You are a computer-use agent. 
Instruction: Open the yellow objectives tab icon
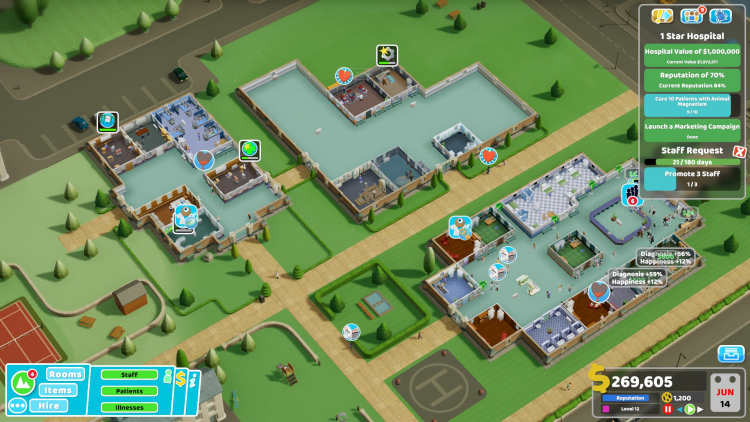662,16
